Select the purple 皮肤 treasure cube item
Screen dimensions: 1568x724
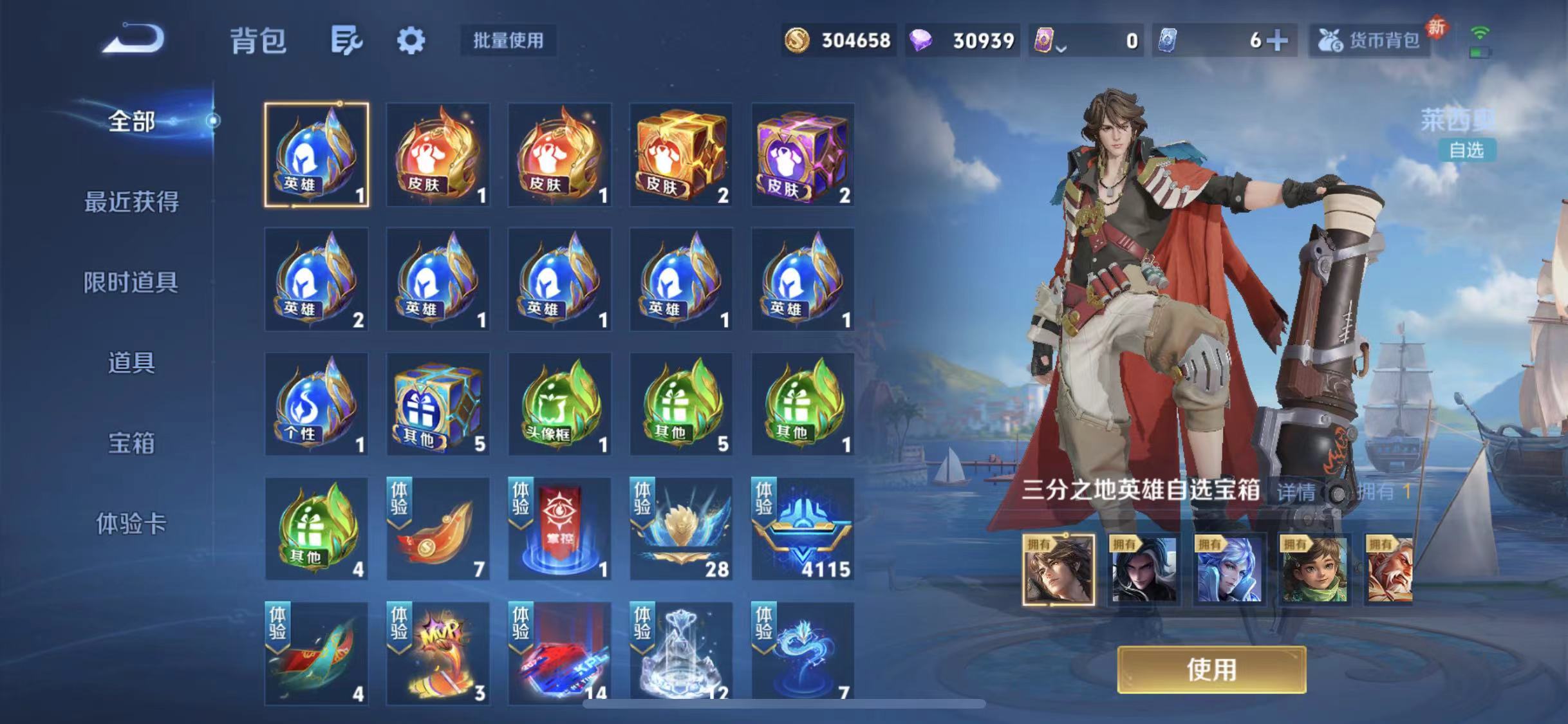pyautogui.click(x=801, y=154)
